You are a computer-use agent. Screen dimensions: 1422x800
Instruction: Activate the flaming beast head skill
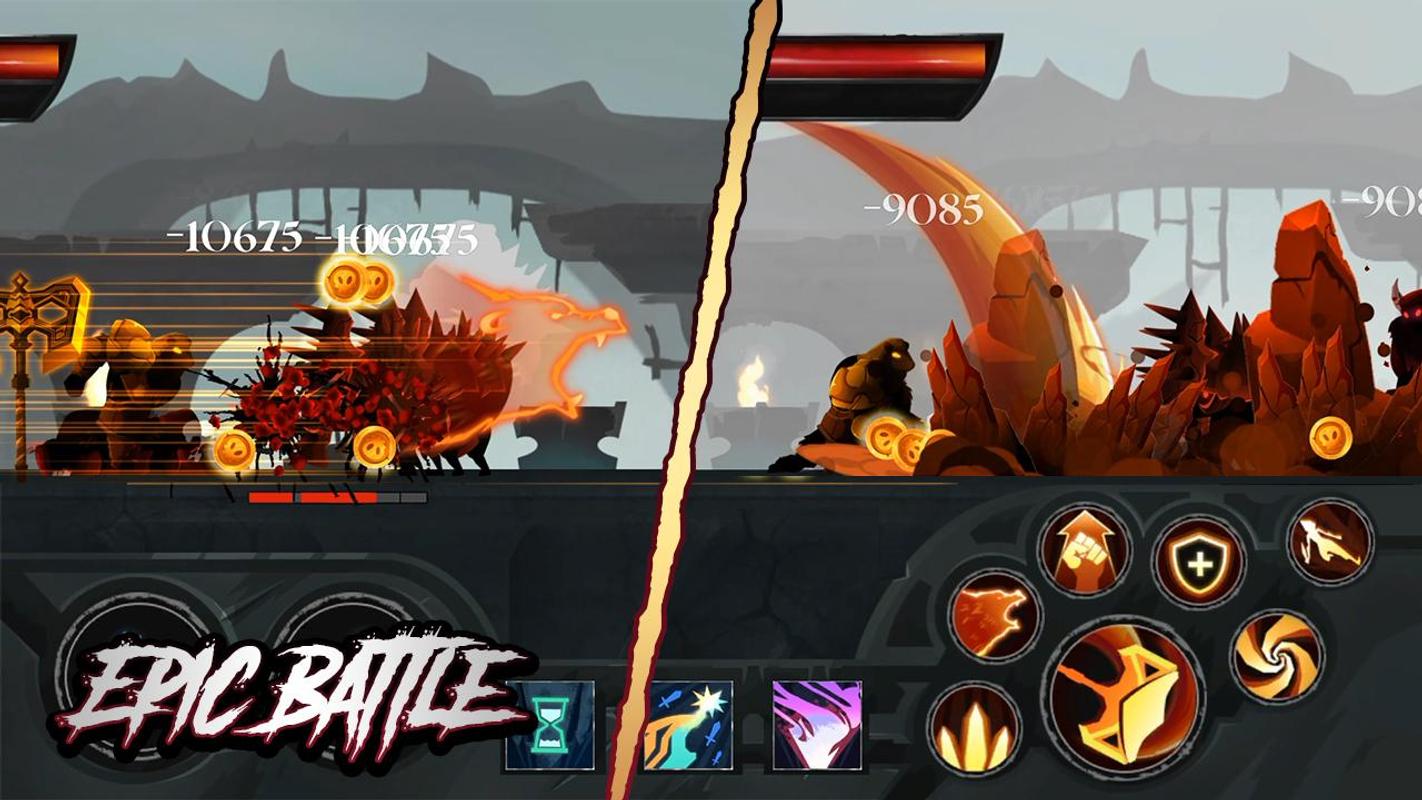[991, 616]
